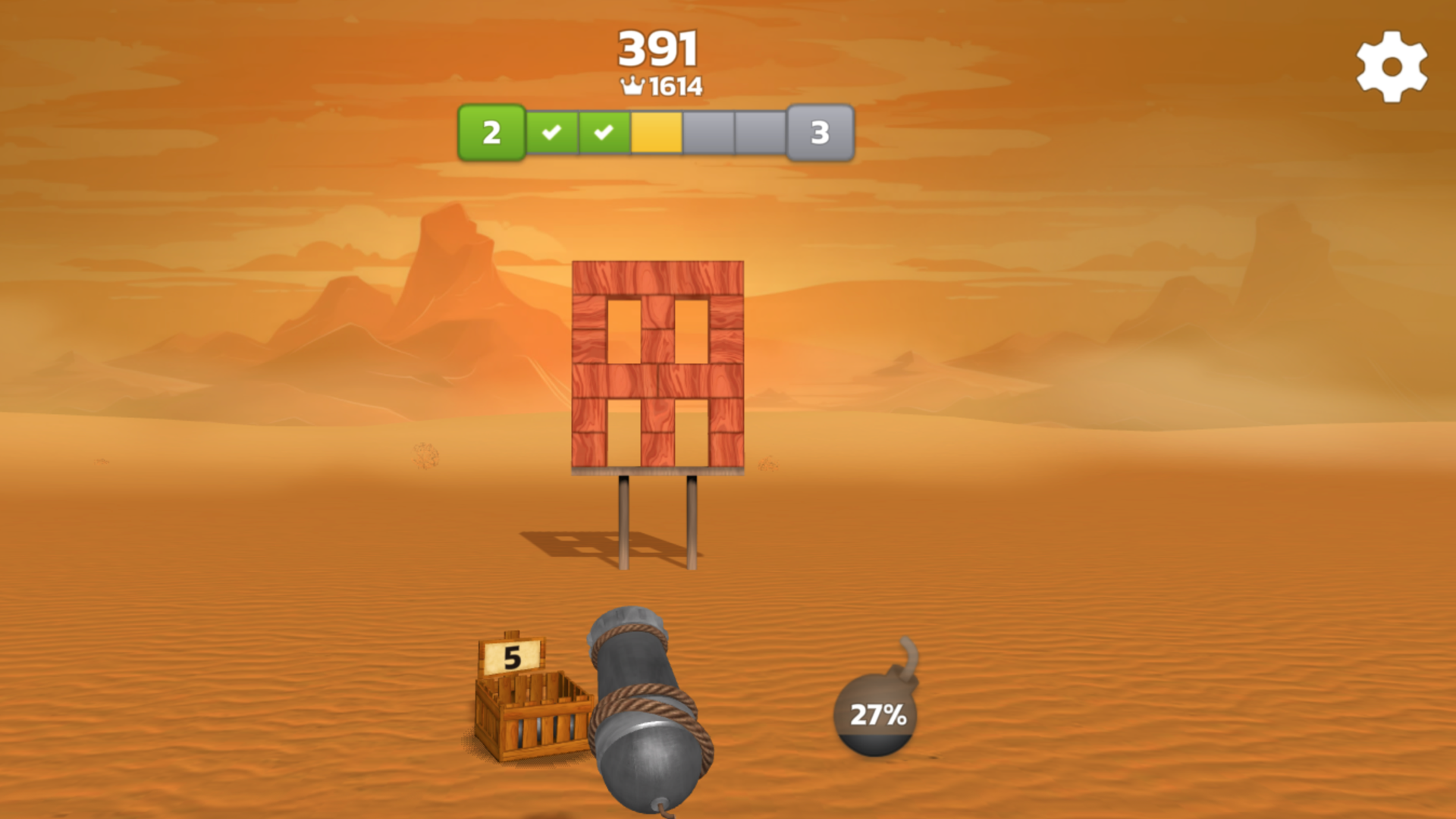The image size is (1456, 819).
Task: Select the level 2 badge
Action: point(493,133)
